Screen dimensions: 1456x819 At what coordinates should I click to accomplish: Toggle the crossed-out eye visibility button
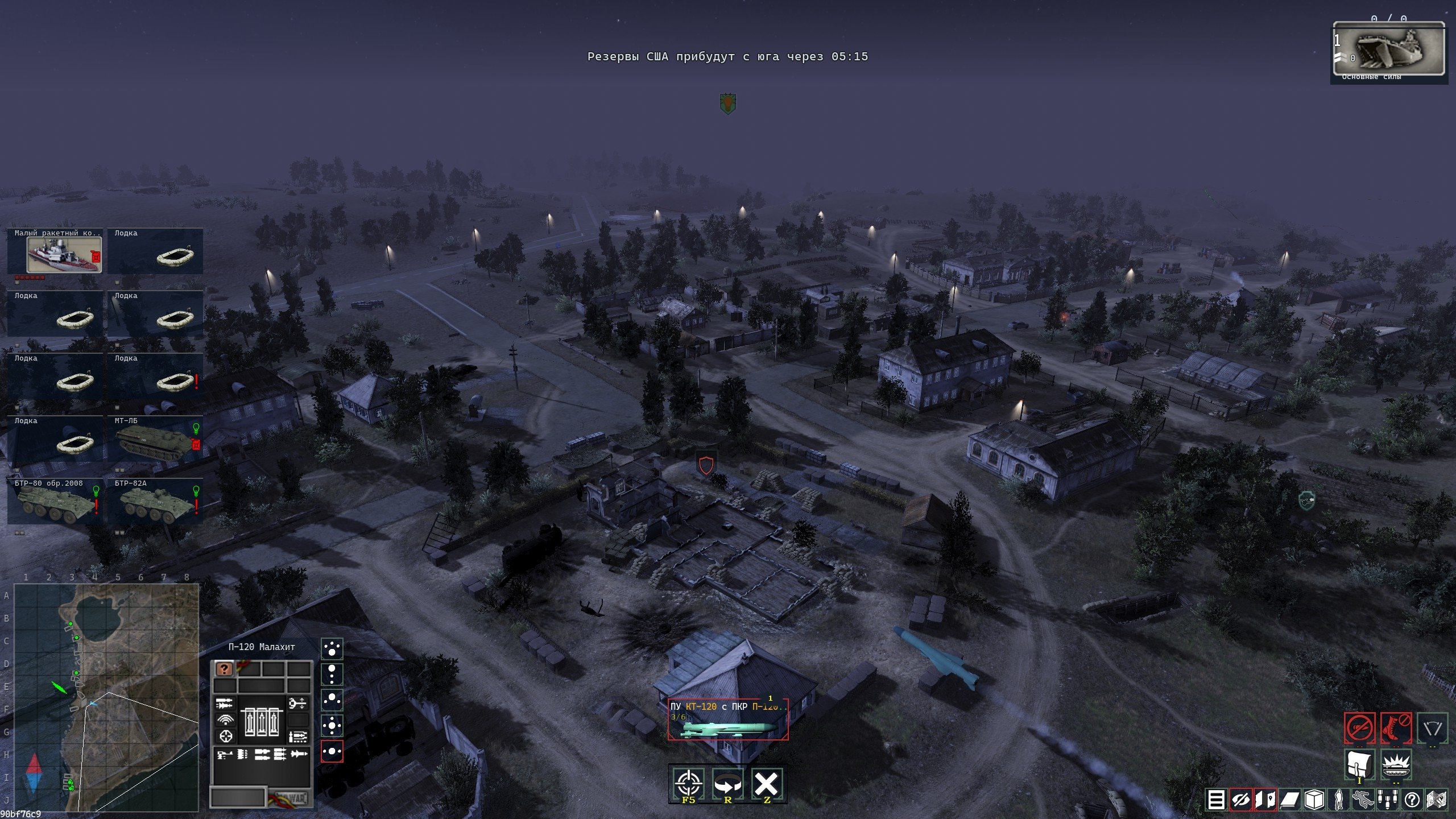coord(1240,800)
